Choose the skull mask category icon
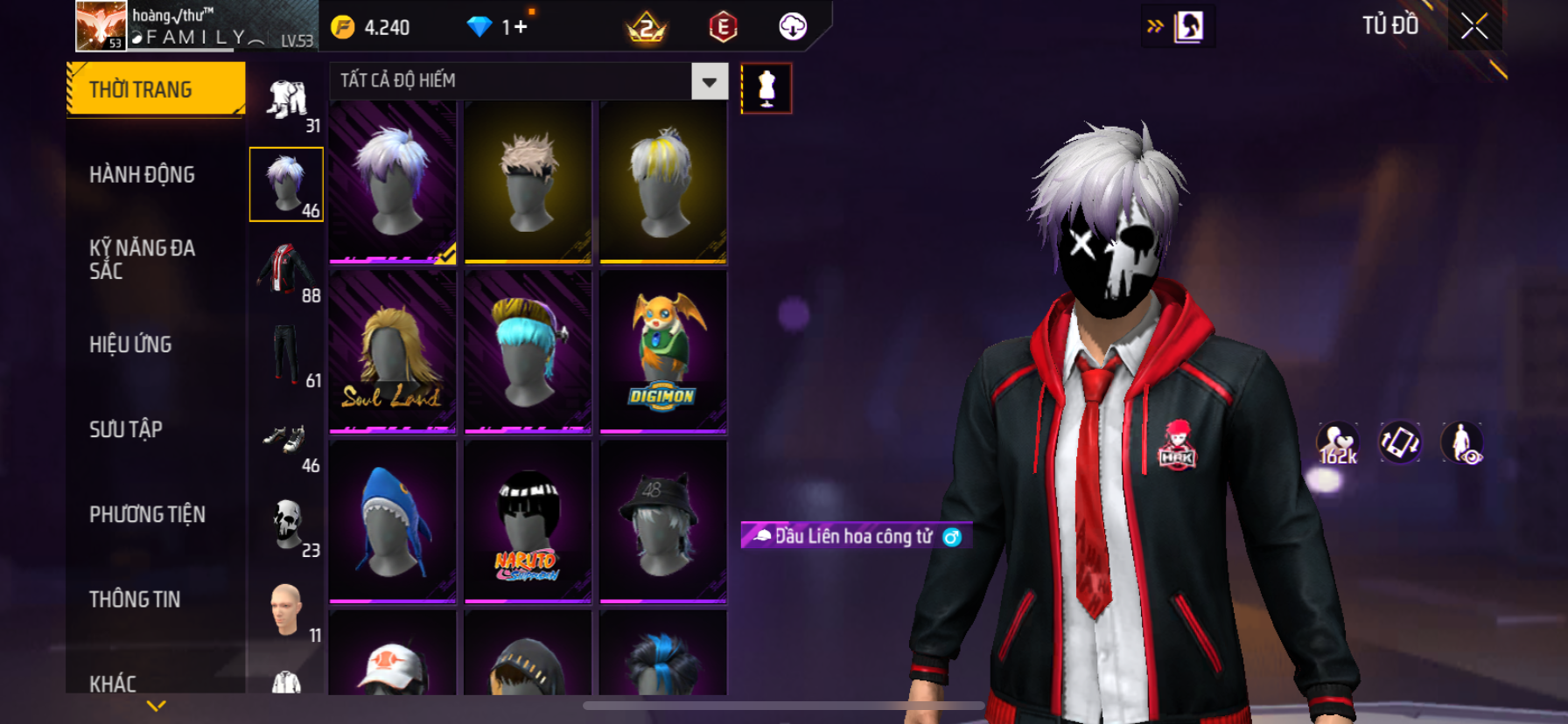The image size is (1568, 724). (x=286, y=523)
